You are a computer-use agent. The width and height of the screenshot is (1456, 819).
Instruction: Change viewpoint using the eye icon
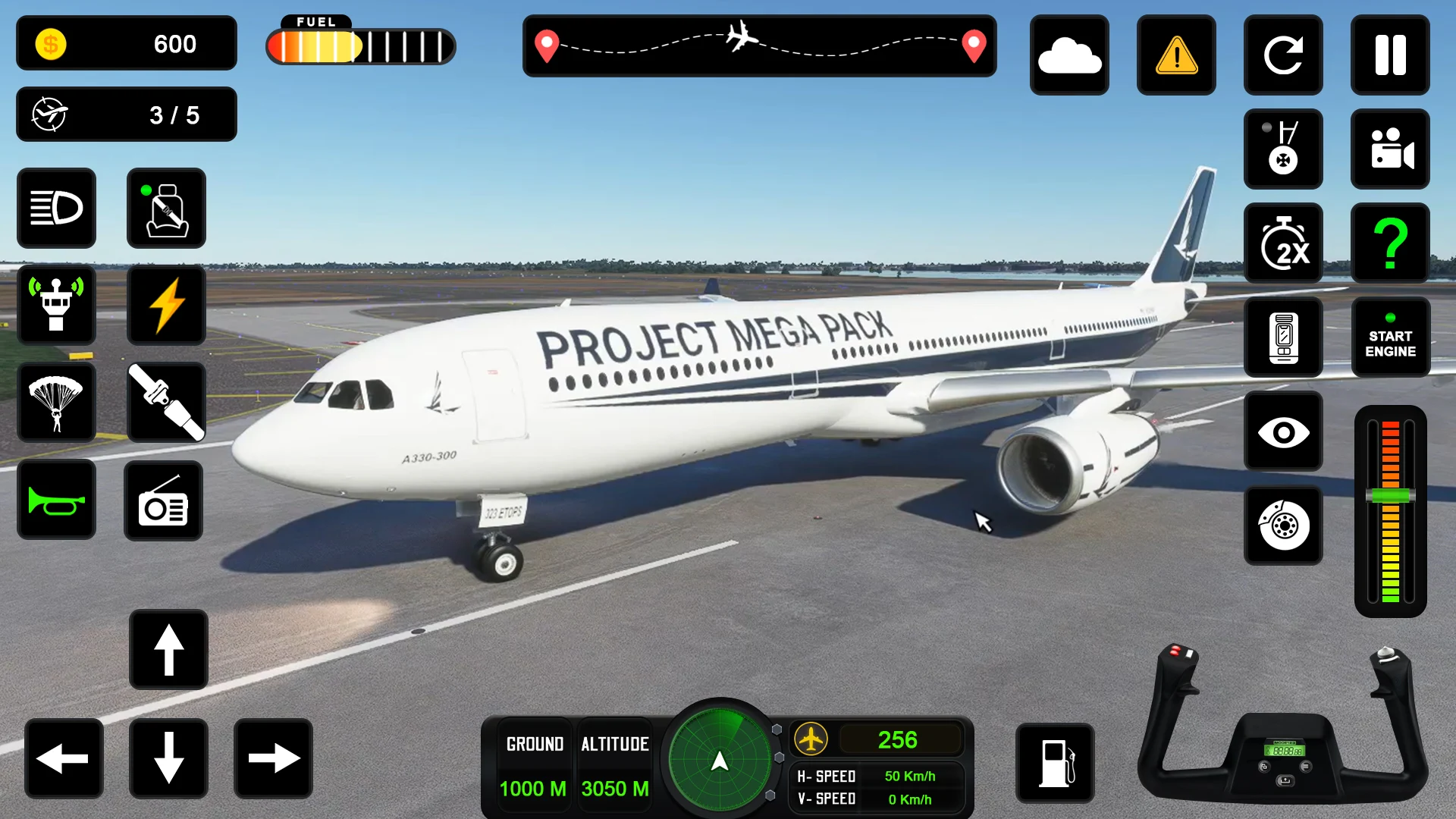1283,432
